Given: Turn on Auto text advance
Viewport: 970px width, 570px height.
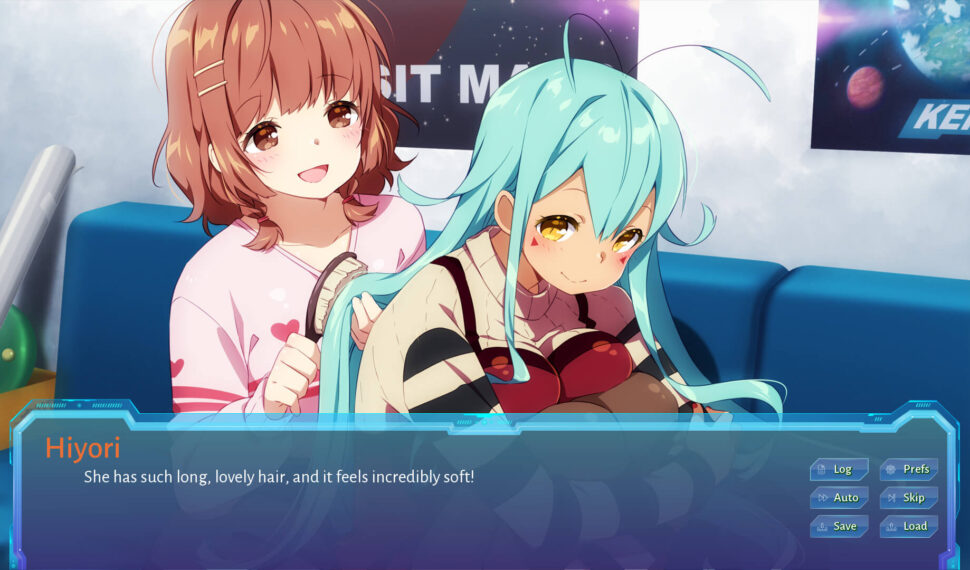Looking at the screenshot, I should [839, 497].
